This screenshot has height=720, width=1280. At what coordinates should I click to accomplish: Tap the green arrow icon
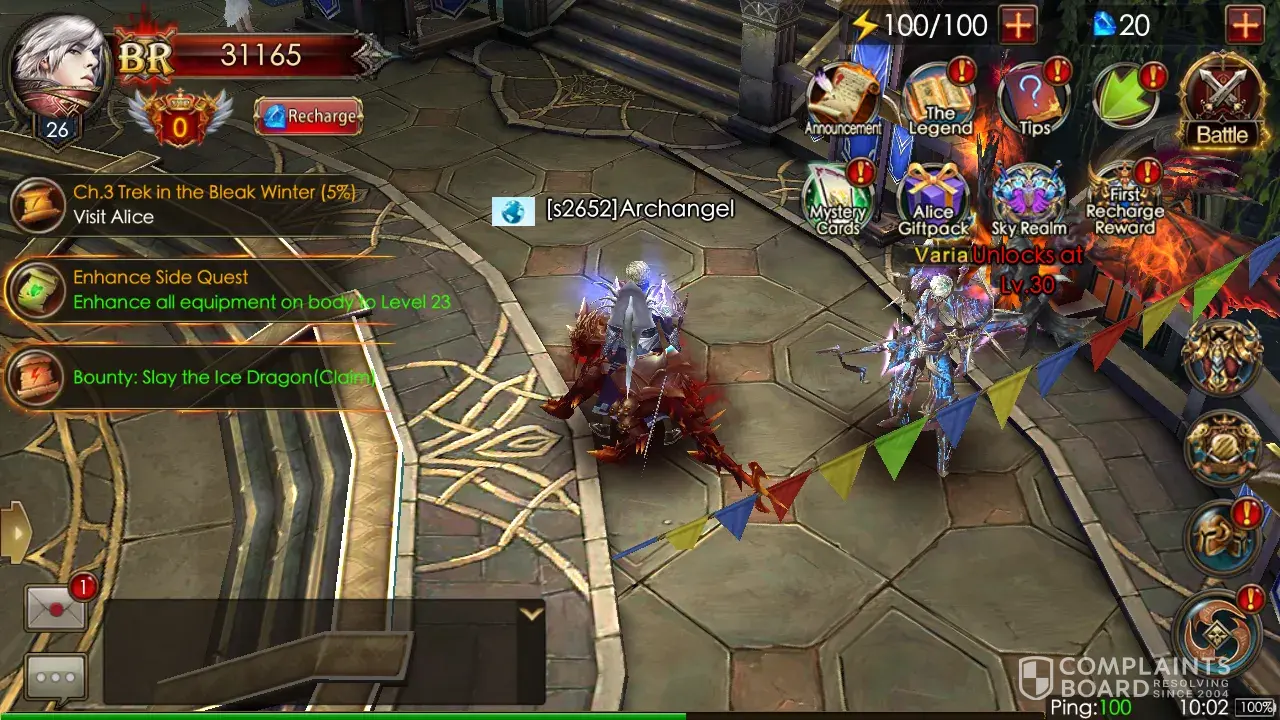click(x=1126, y=97)
